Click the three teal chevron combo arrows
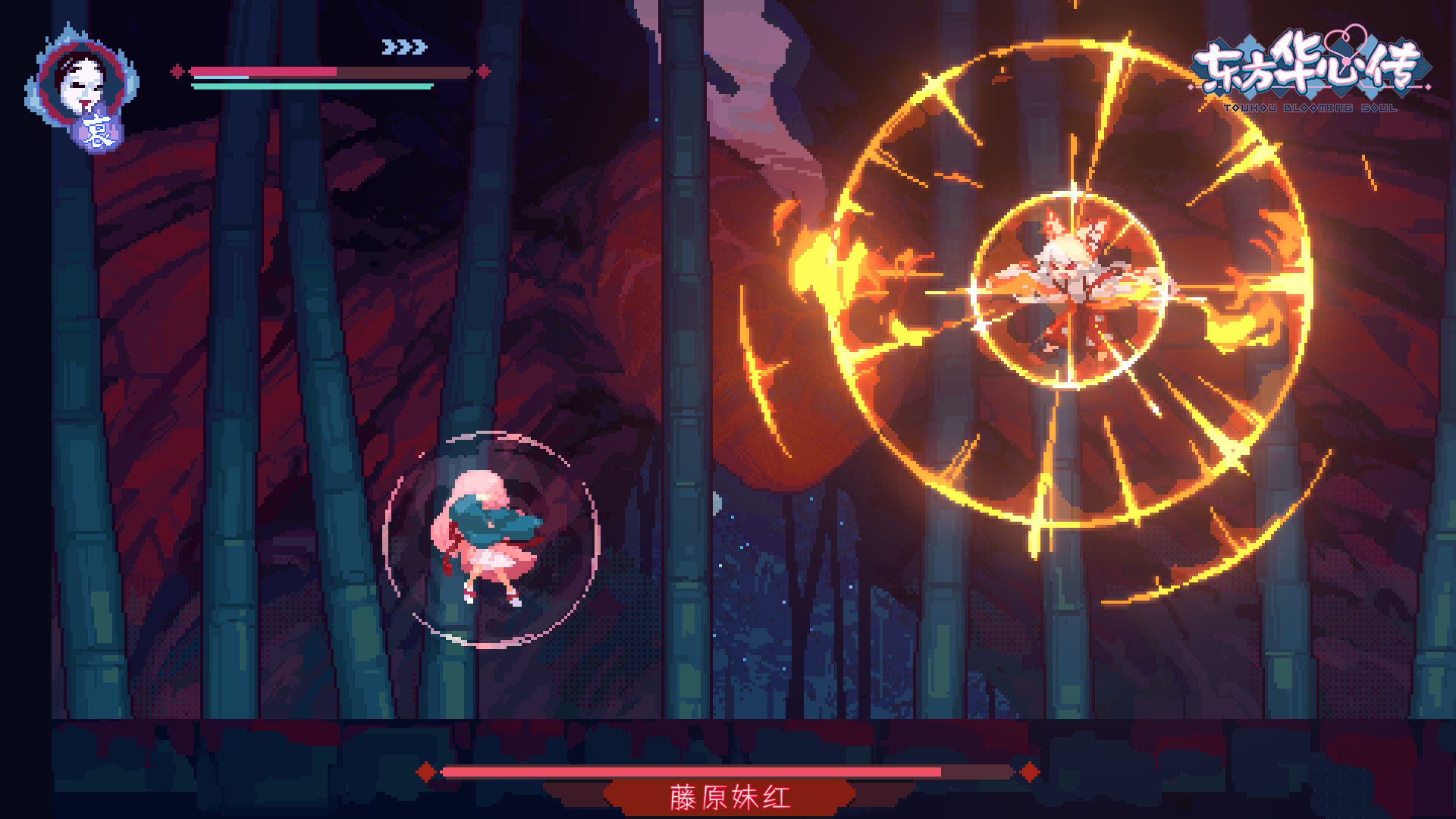The height and width of the screenshot is (819, 1456). pos(402,47)
